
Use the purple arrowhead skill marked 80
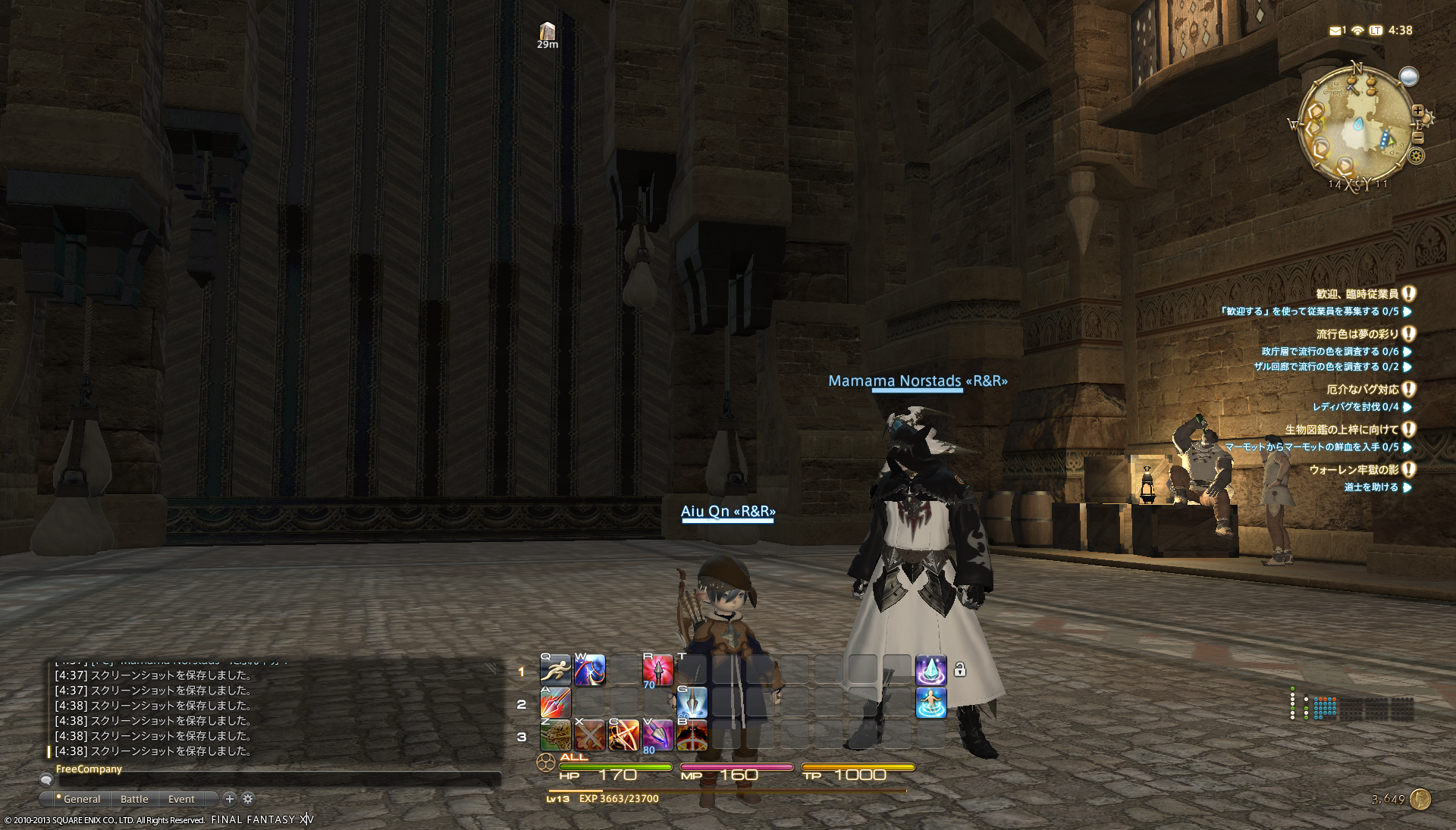[657, 735]
